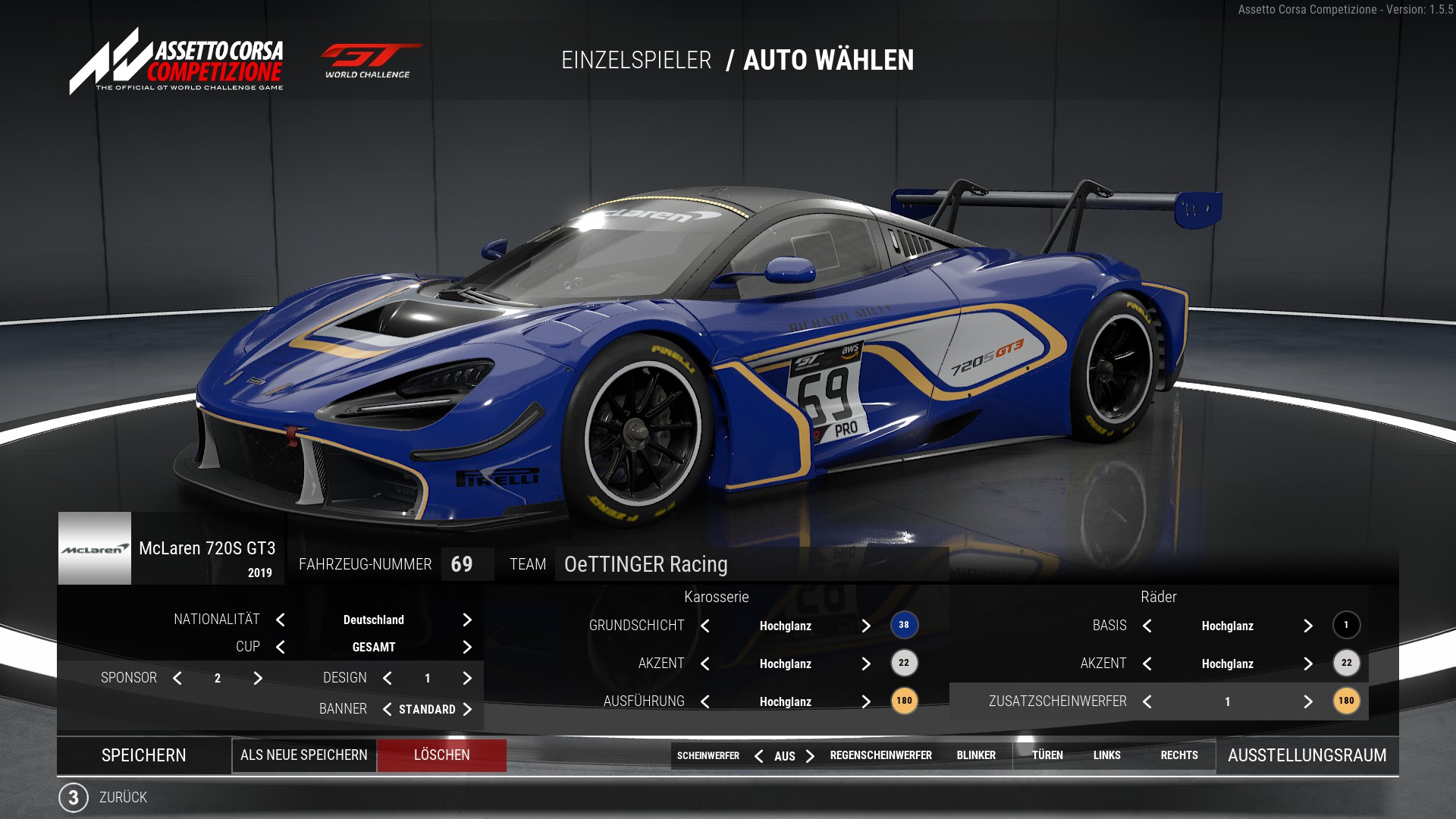This screenshot has width=1456, height=819.
Task: Toggle the BLINKER indicators
Action: pos(976,755)
